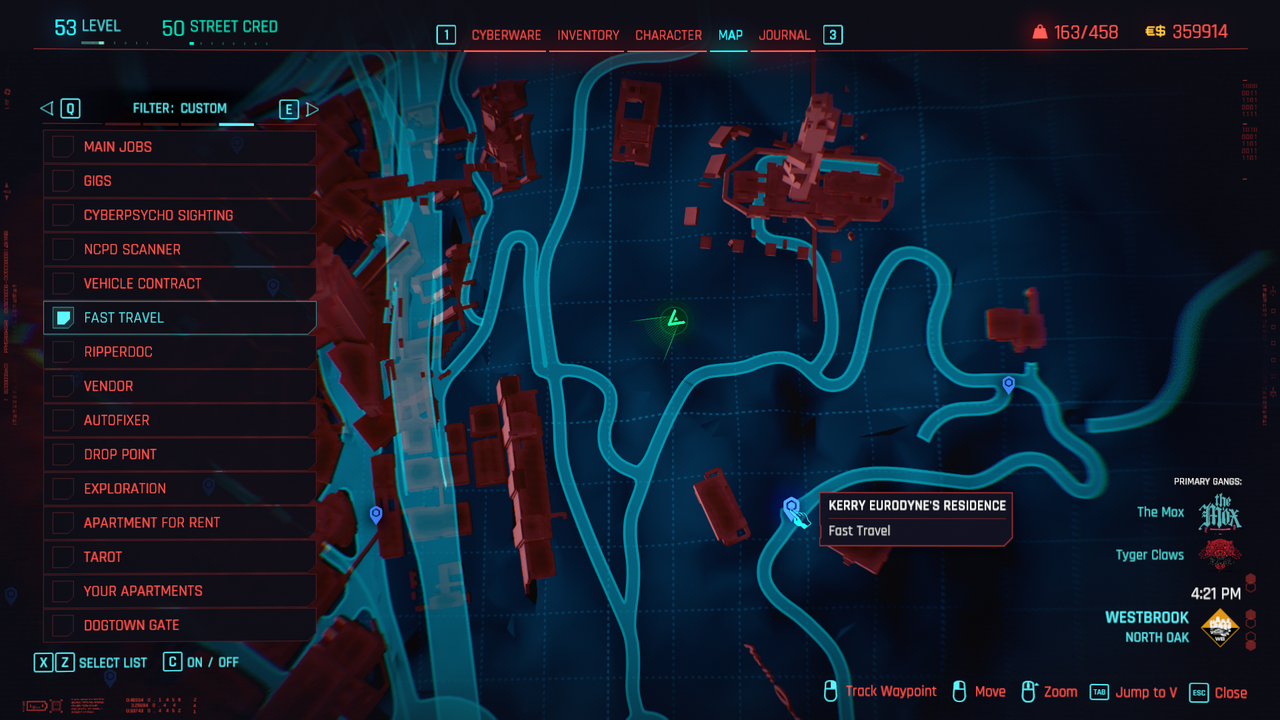Select the Map tab
Viewport: 1280px width, 720px height.
(x=730, y=35)
